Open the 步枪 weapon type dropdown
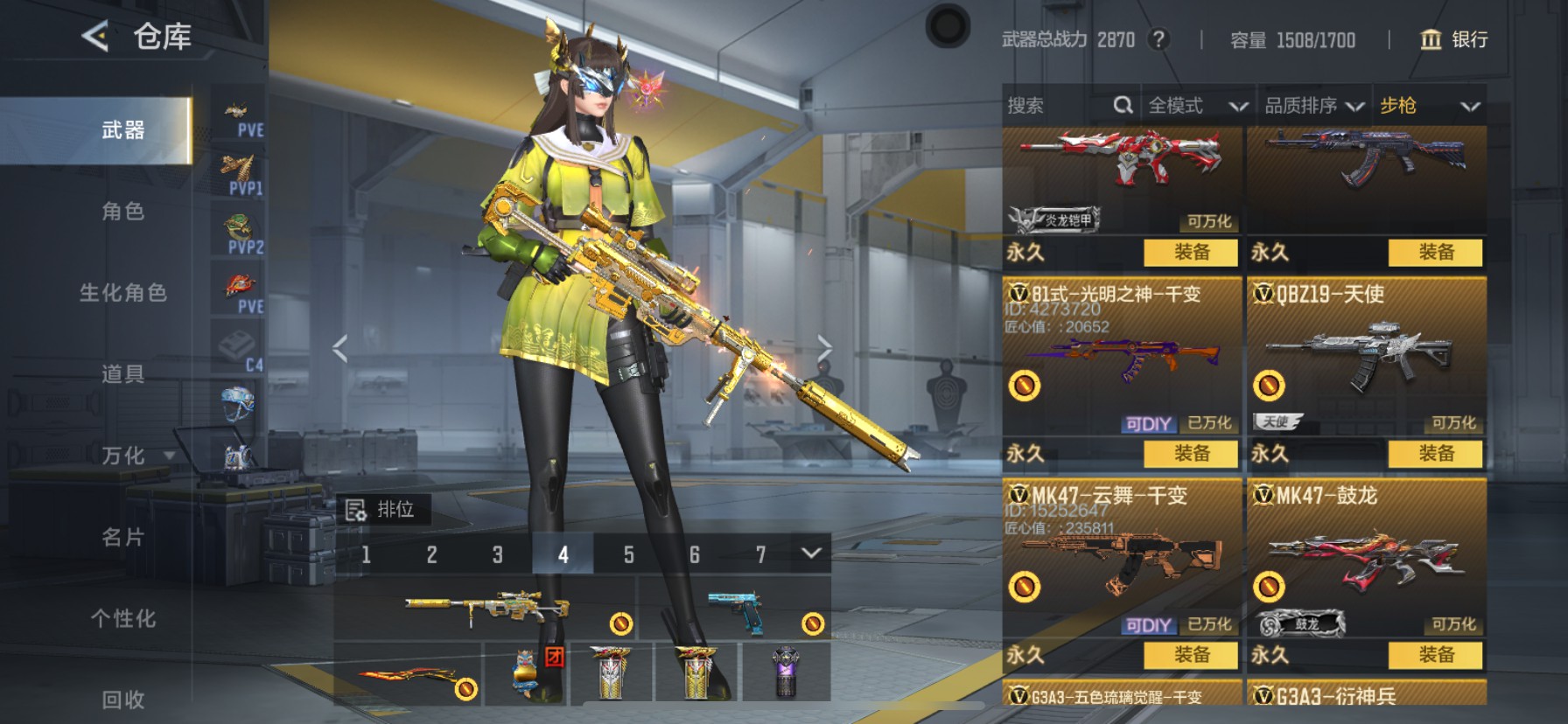The width and height of the screenshot is (1568, 724). pyautogui.click(x=1429, y=106)
